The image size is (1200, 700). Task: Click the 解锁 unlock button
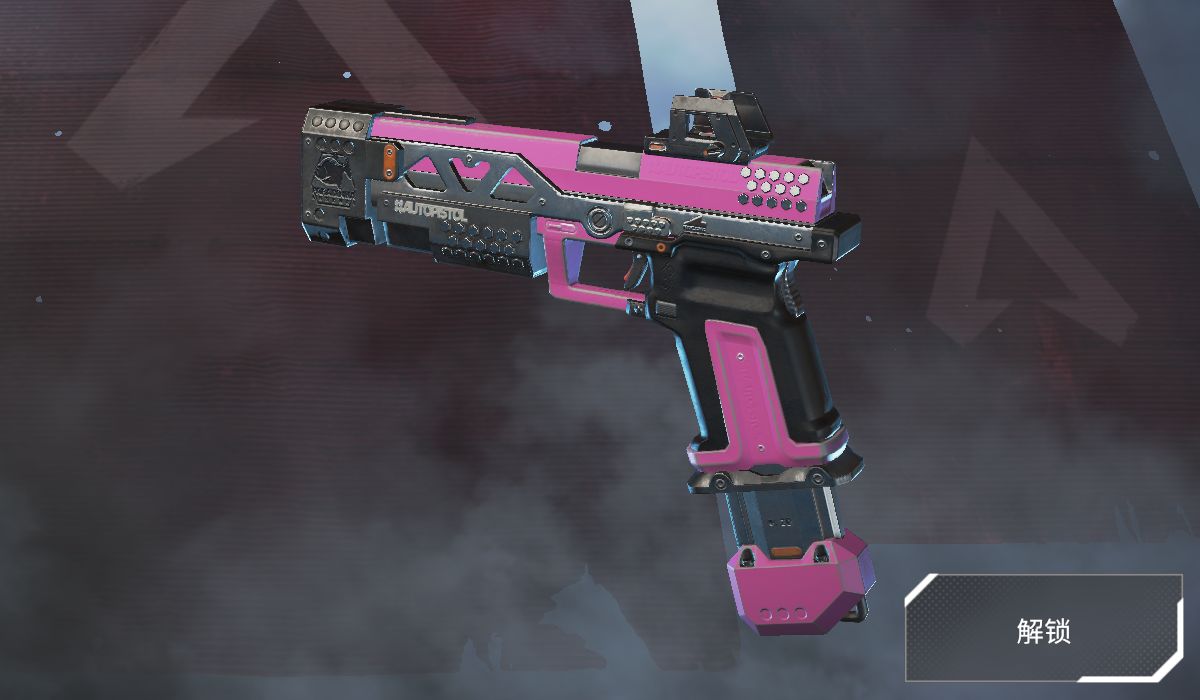[1043, 629]
